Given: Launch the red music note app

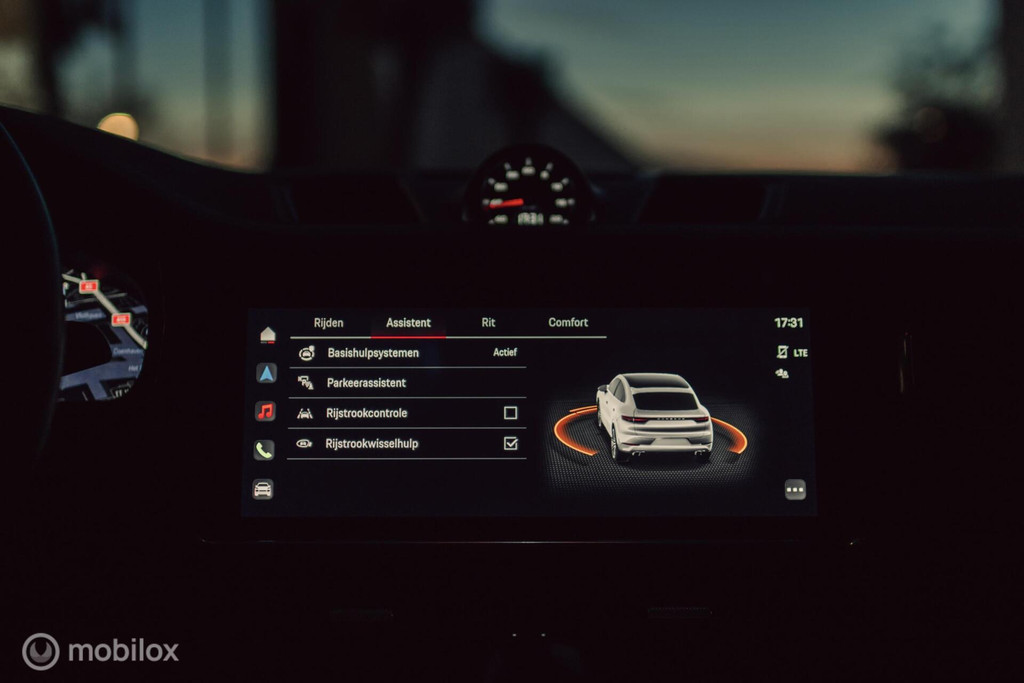Looking at the screenshot, I should (265, 411).
